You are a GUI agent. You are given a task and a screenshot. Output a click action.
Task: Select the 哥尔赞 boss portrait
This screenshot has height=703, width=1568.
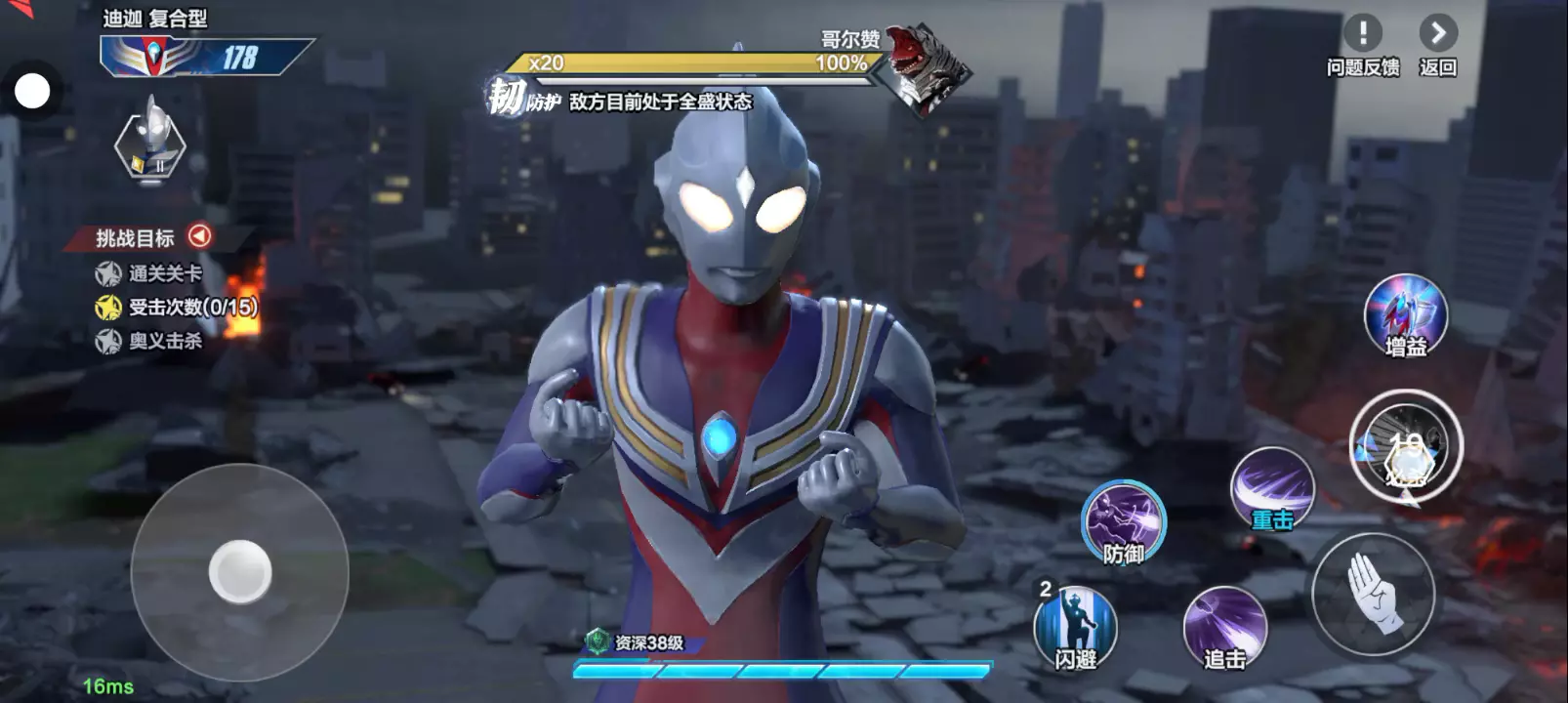[x=925, y=66]
